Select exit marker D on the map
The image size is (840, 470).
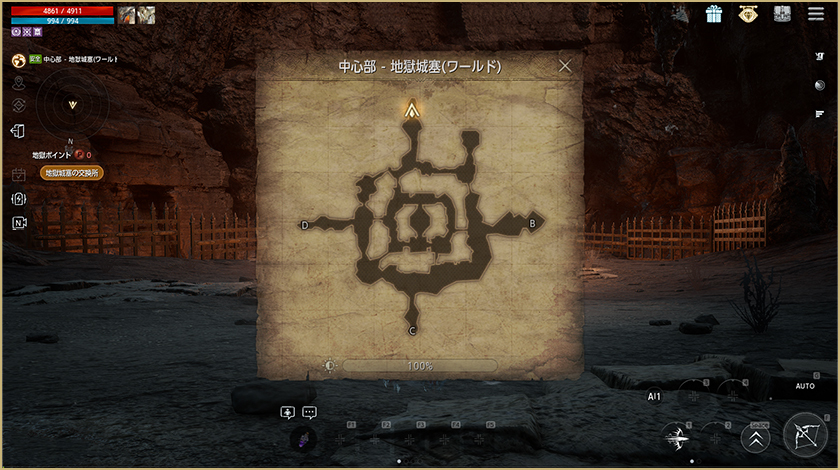[305, 225]
